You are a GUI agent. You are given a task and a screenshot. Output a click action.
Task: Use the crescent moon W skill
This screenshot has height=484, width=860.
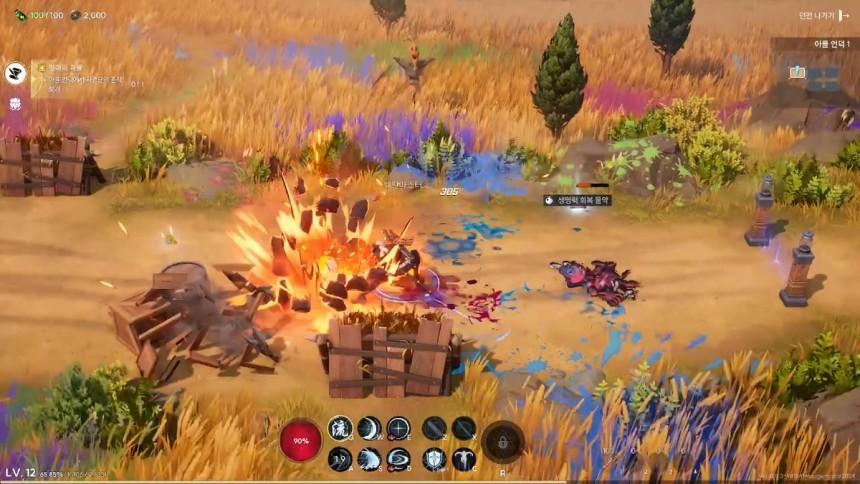[x=369, y=428]
